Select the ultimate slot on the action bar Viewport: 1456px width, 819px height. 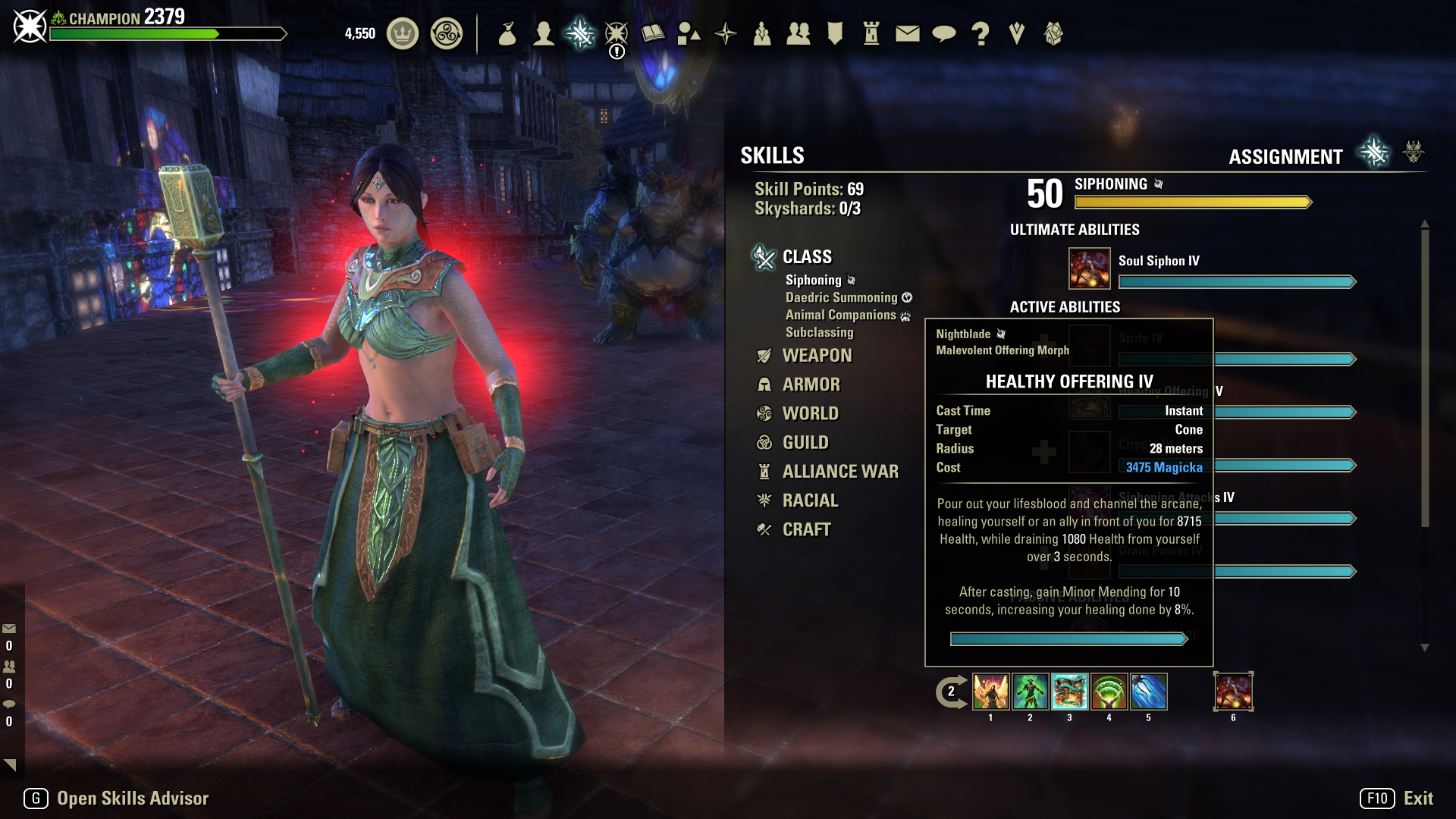[1233, 692]
